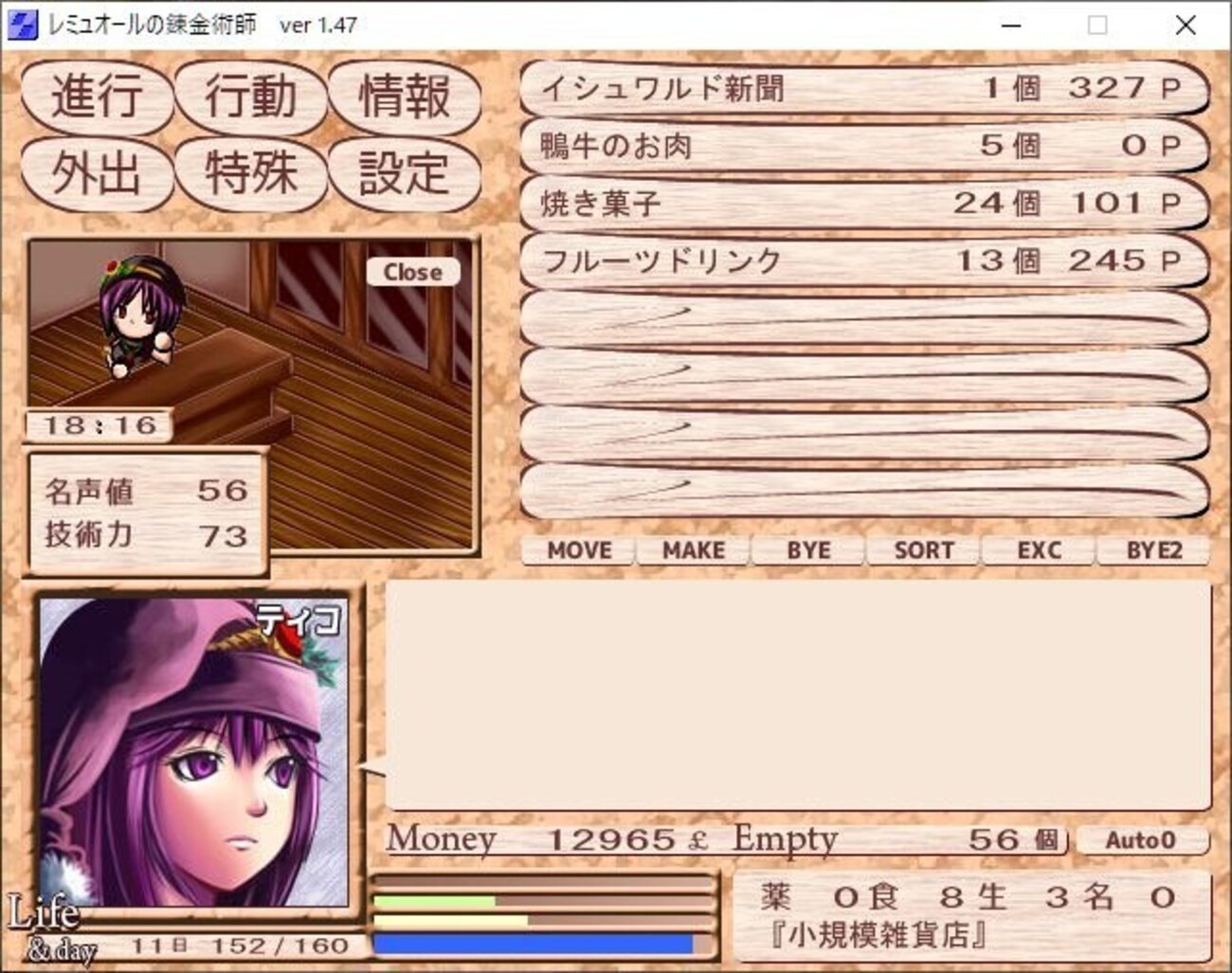This screenshot has height=973, width=1232.
Task: Select the イシュワルド新聞 item row
Action: tap(863, 89)
